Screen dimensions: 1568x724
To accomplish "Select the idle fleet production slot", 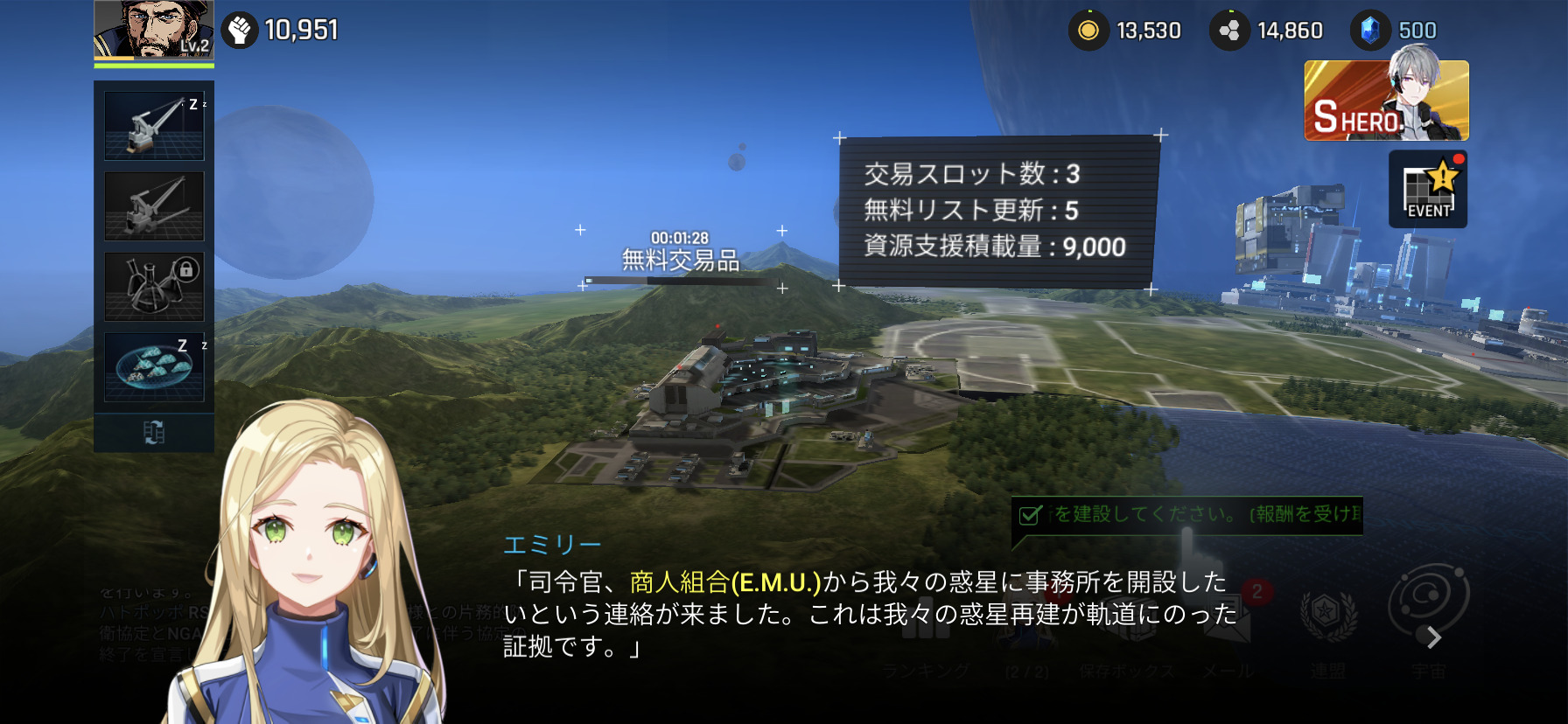I will pos(154,367).
